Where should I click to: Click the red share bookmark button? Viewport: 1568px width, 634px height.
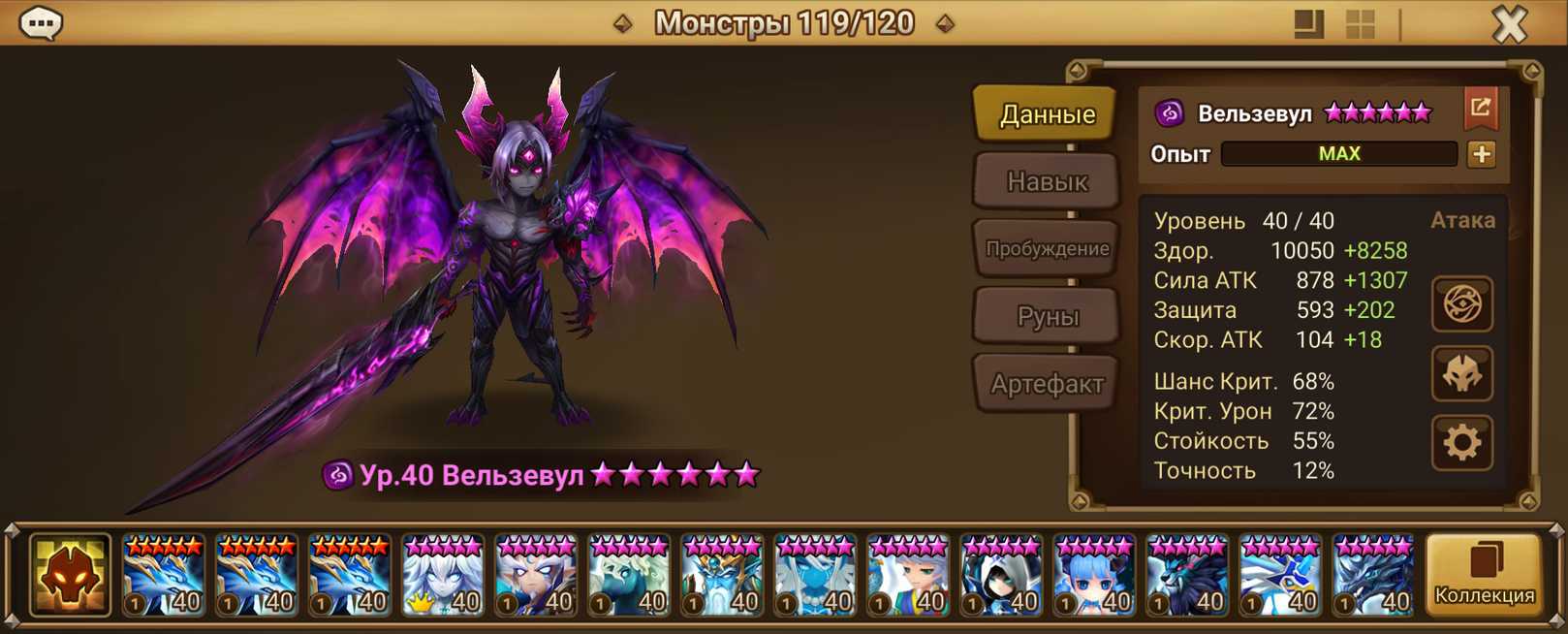[x=1481, y=109]
